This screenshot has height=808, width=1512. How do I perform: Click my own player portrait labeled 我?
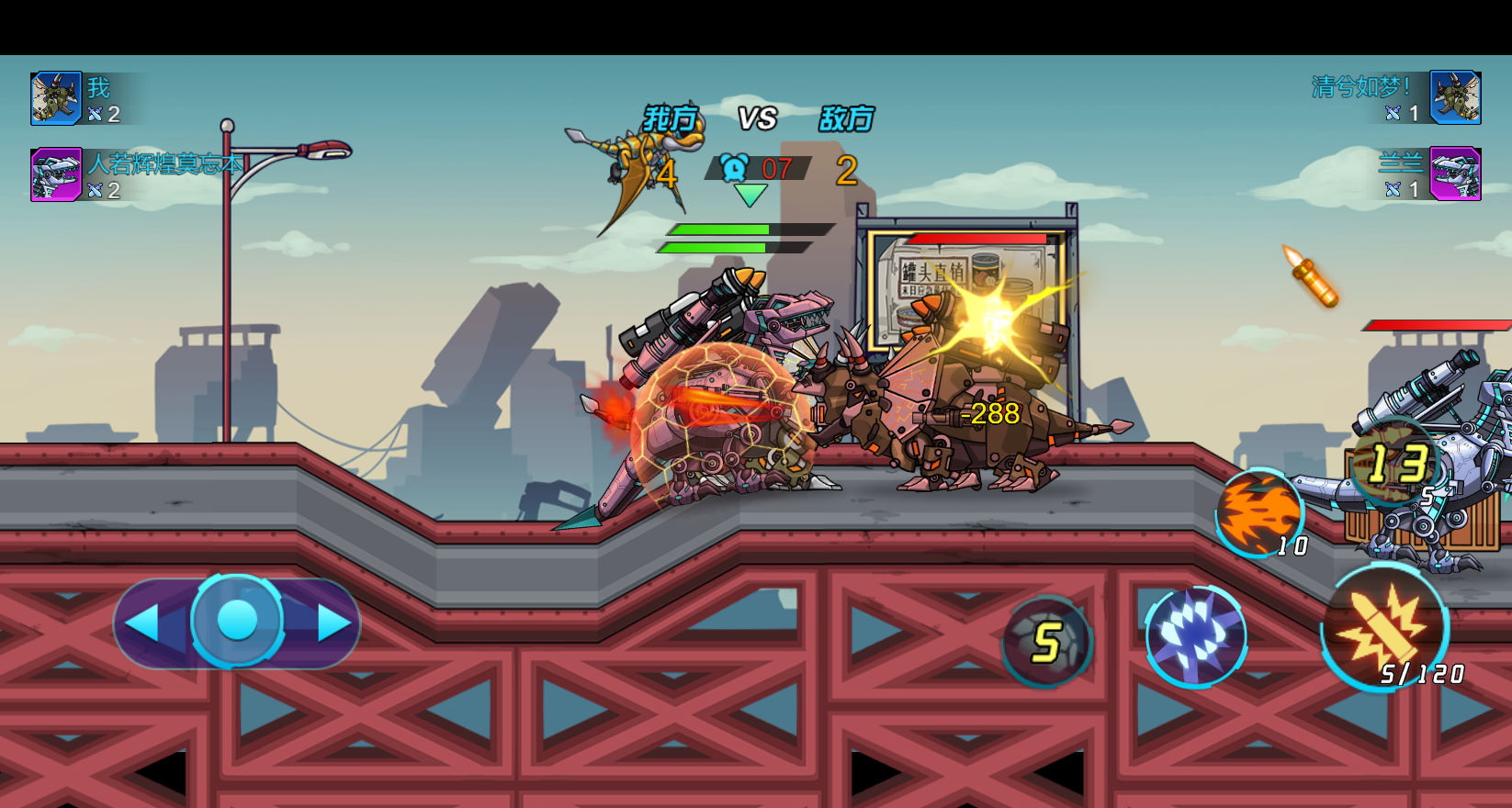(x=56, y=98)
